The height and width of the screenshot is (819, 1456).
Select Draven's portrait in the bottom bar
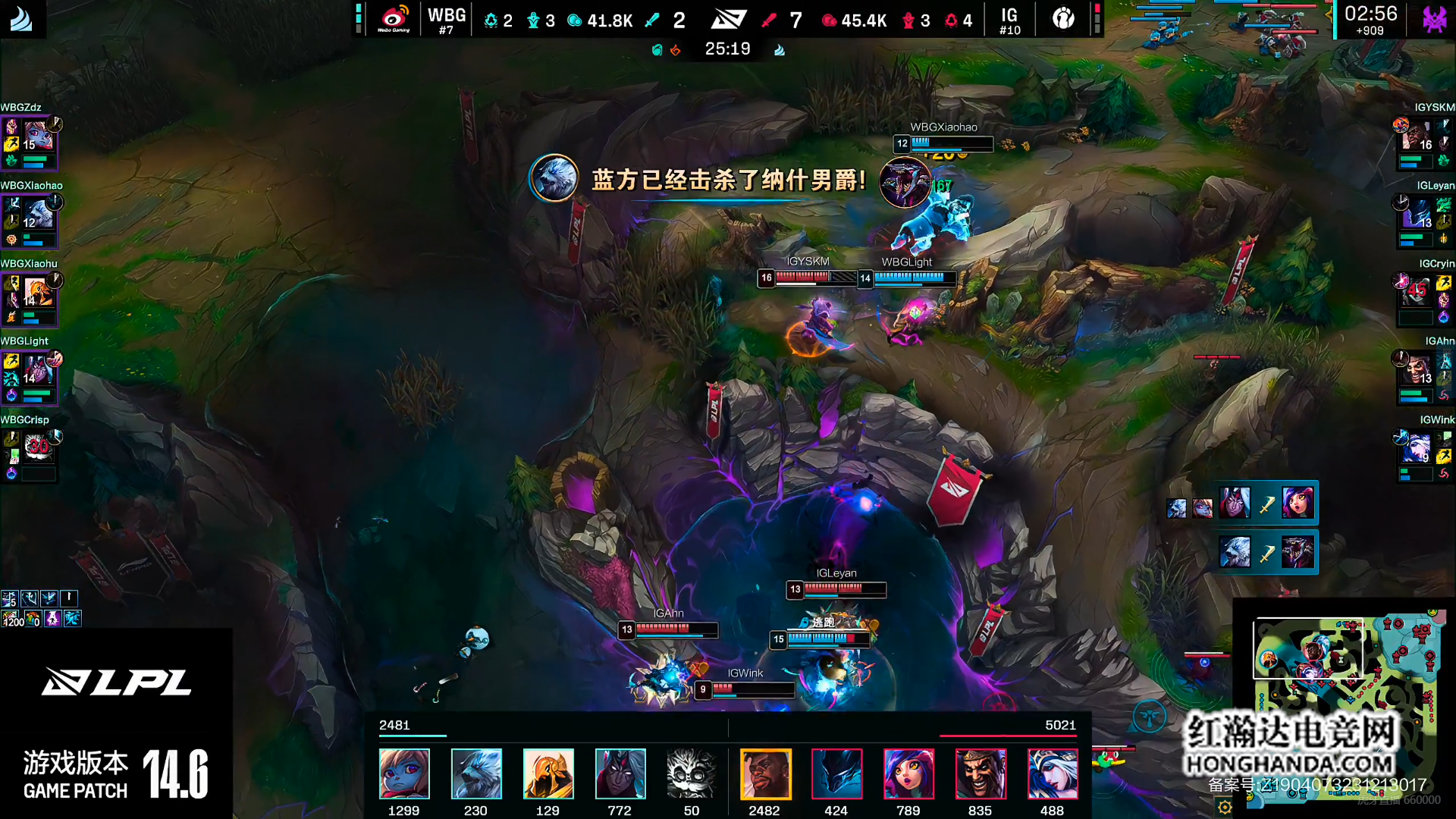[x=981, y=773]
